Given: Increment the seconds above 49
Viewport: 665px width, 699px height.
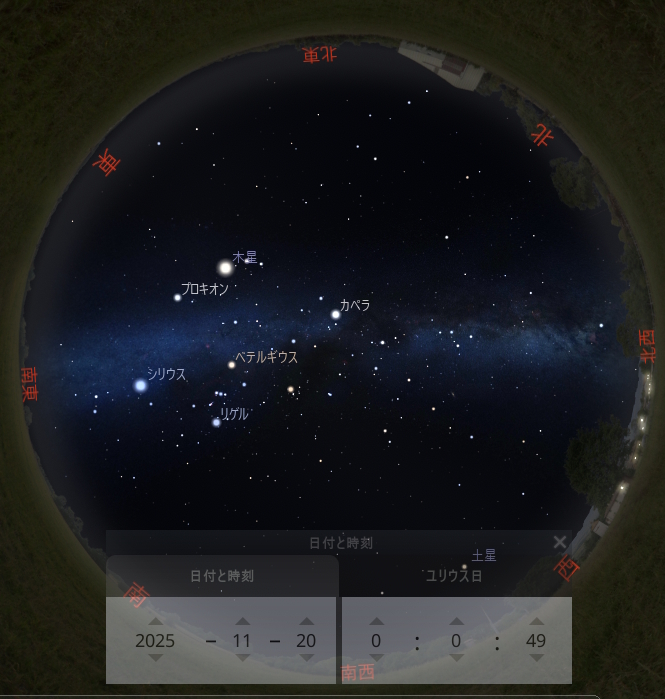Looking at the screenshot, I should 536,621.
